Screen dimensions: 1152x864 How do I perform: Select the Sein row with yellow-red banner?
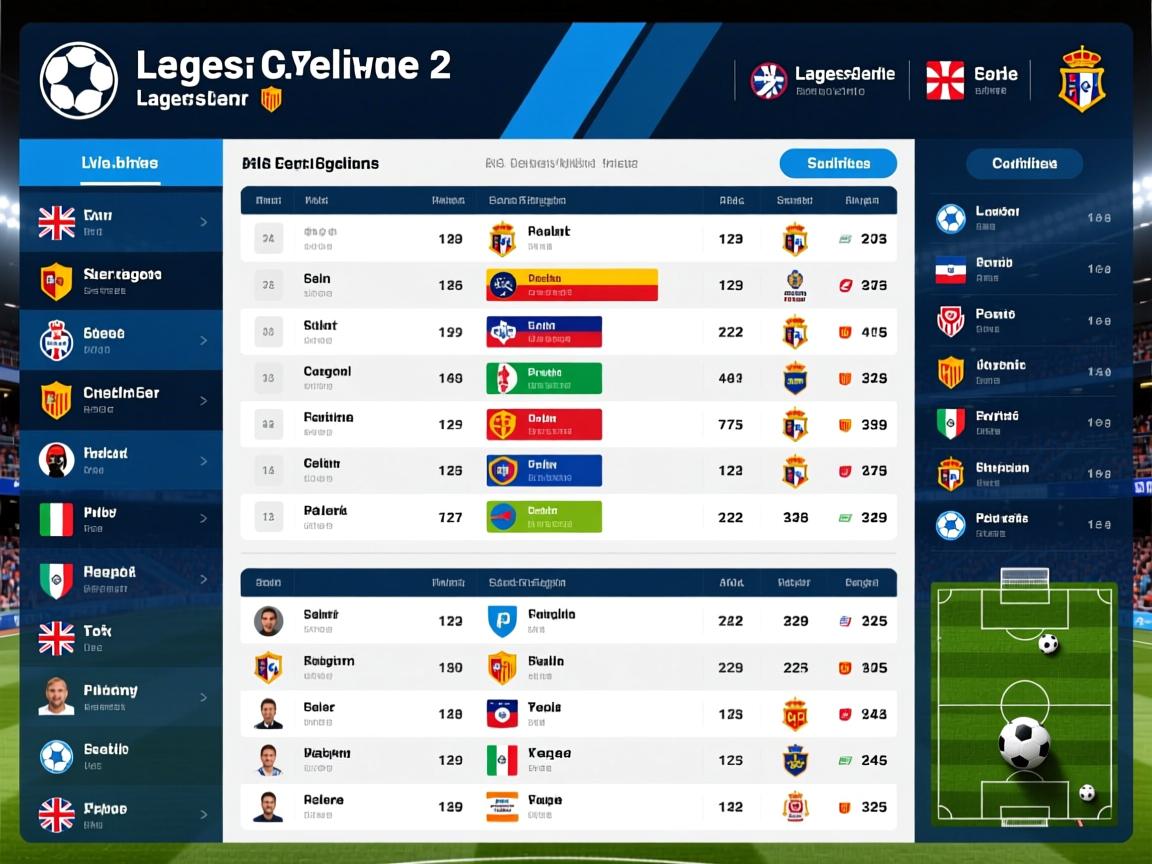[x=568, y=285]
